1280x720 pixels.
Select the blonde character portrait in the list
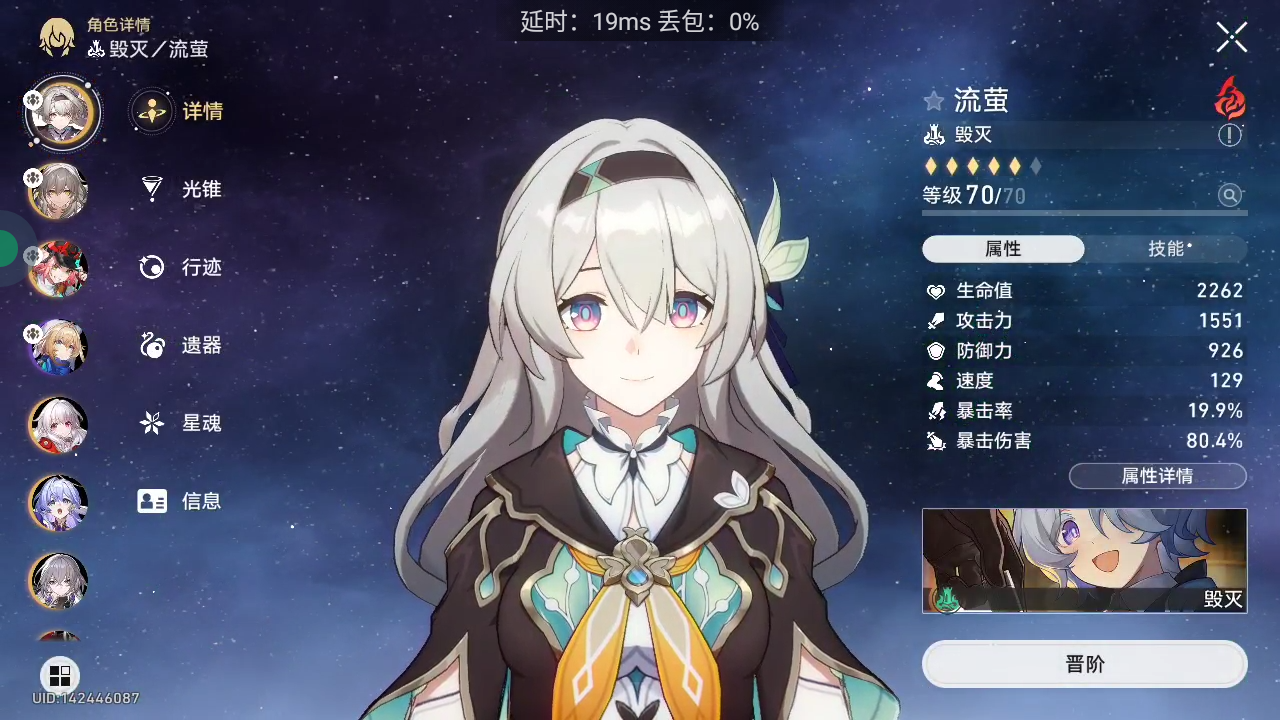[60, 346]
